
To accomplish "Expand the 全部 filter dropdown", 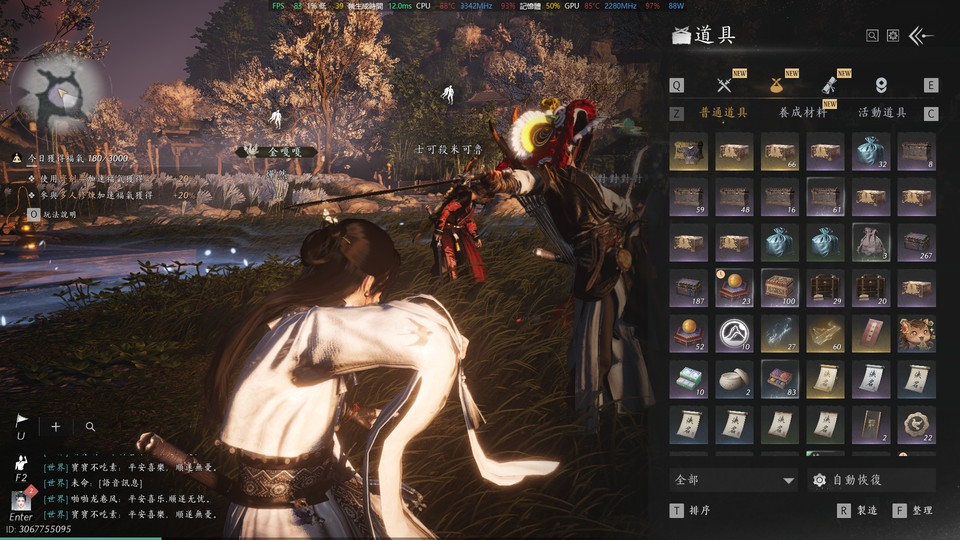I will click(x=734, y=480).
